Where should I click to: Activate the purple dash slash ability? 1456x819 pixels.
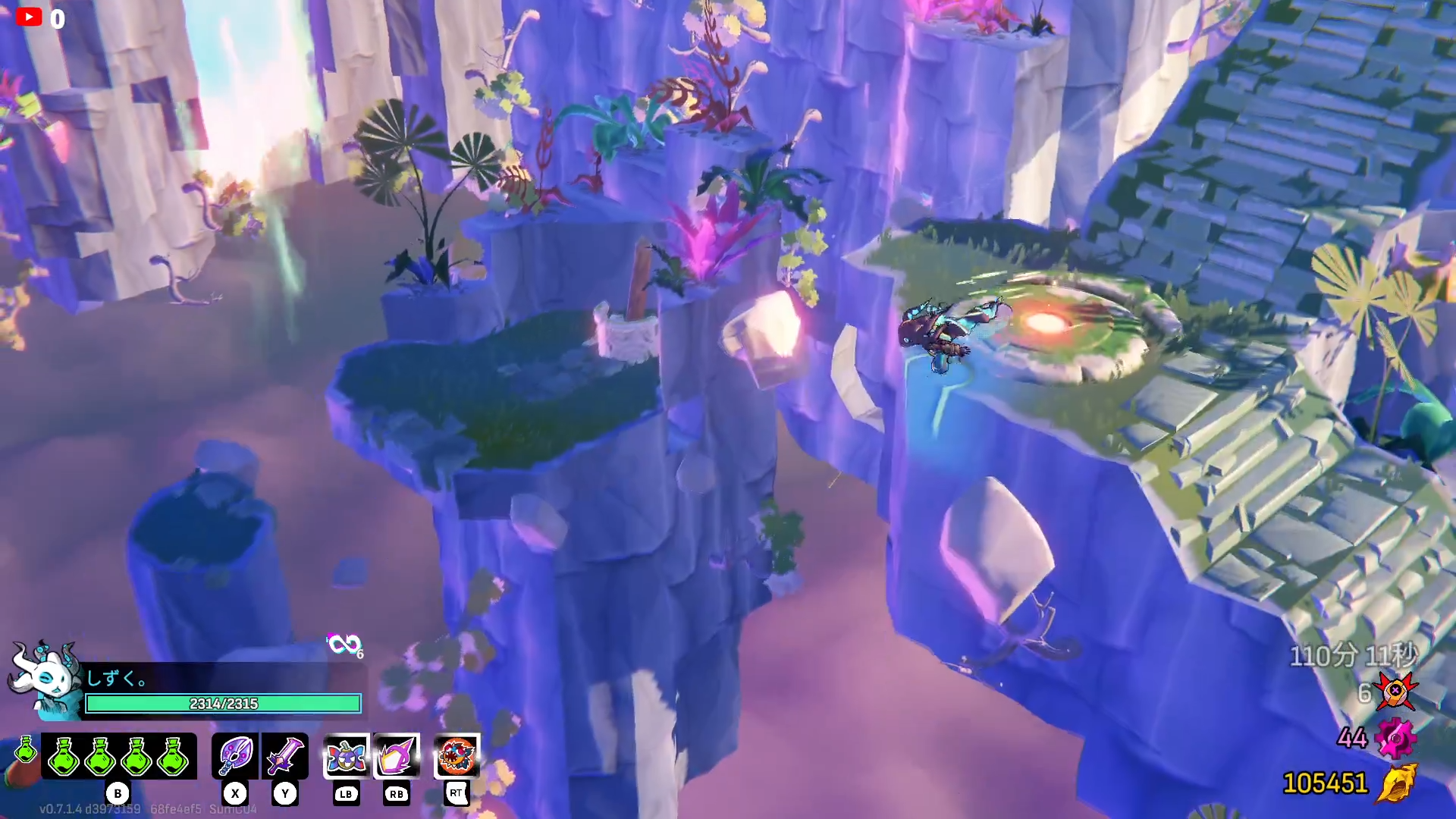[397, 756]
